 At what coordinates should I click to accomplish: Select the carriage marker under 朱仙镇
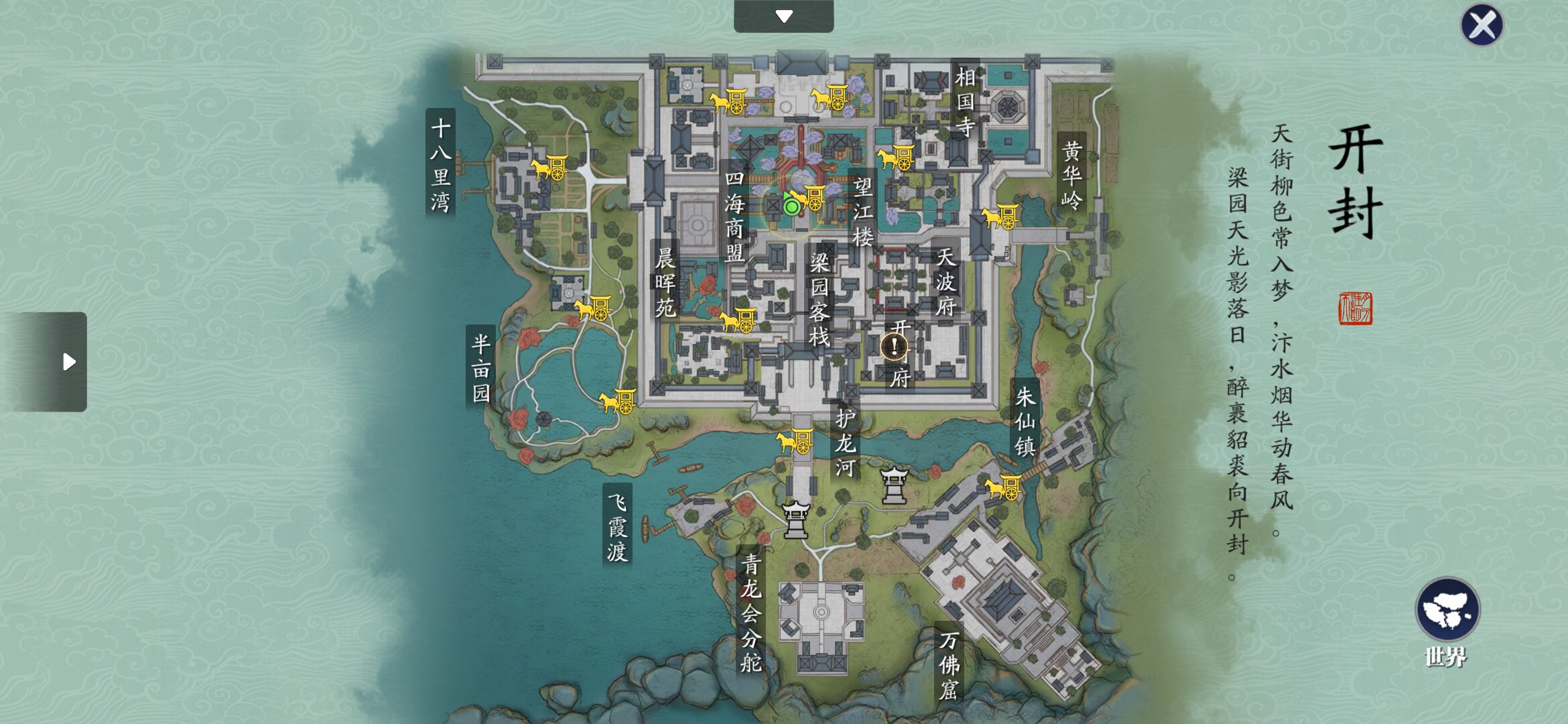[x=1004, y=487]
